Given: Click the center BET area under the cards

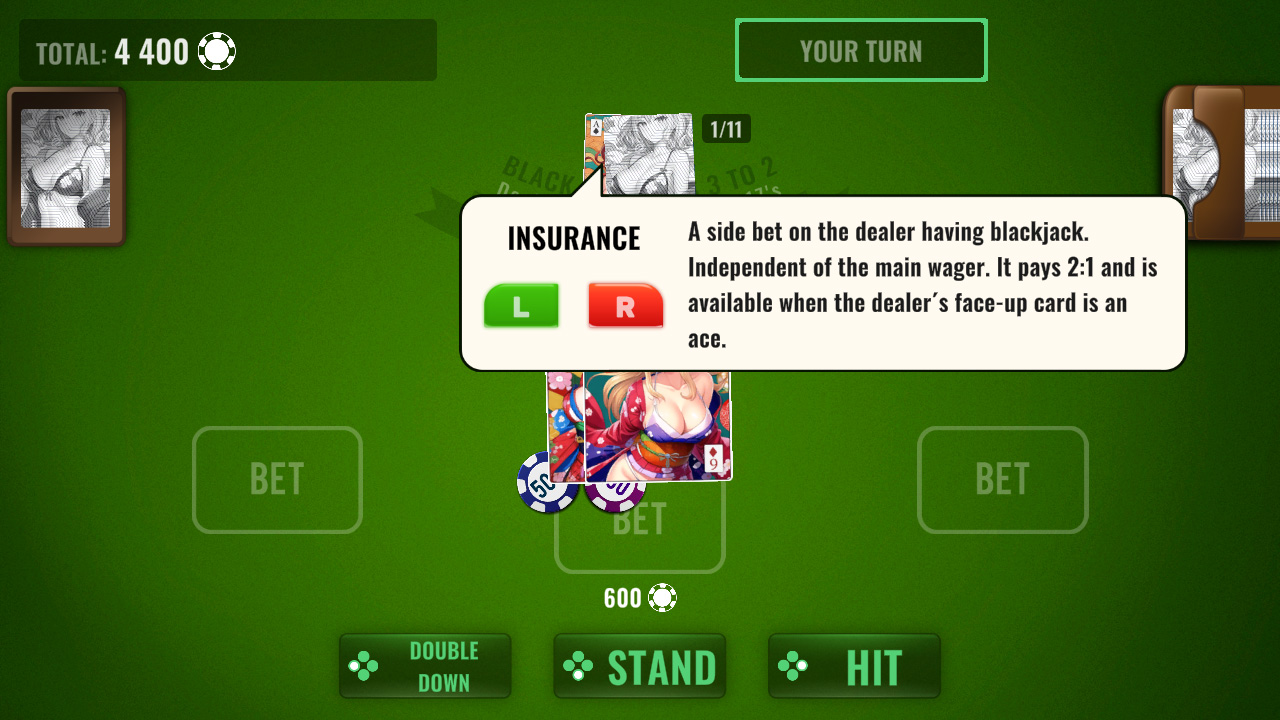Looking at the screenshot, I should (x=640, y=520).
